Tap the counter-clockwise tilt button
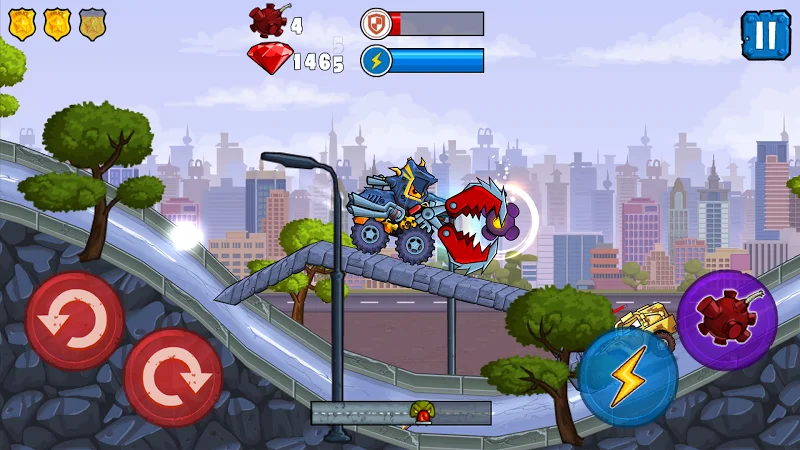Image resolution: width=800 pixels, height=450 pixels. [74, 320]
